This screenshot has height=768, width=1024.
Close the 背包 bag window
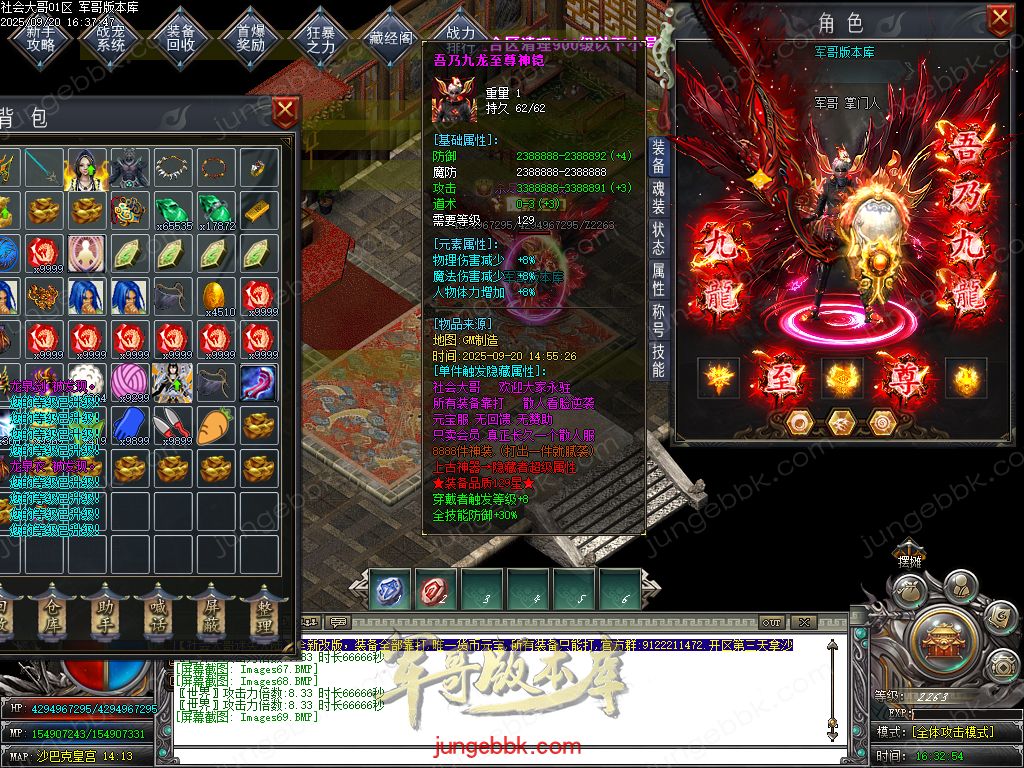(285, 110)
